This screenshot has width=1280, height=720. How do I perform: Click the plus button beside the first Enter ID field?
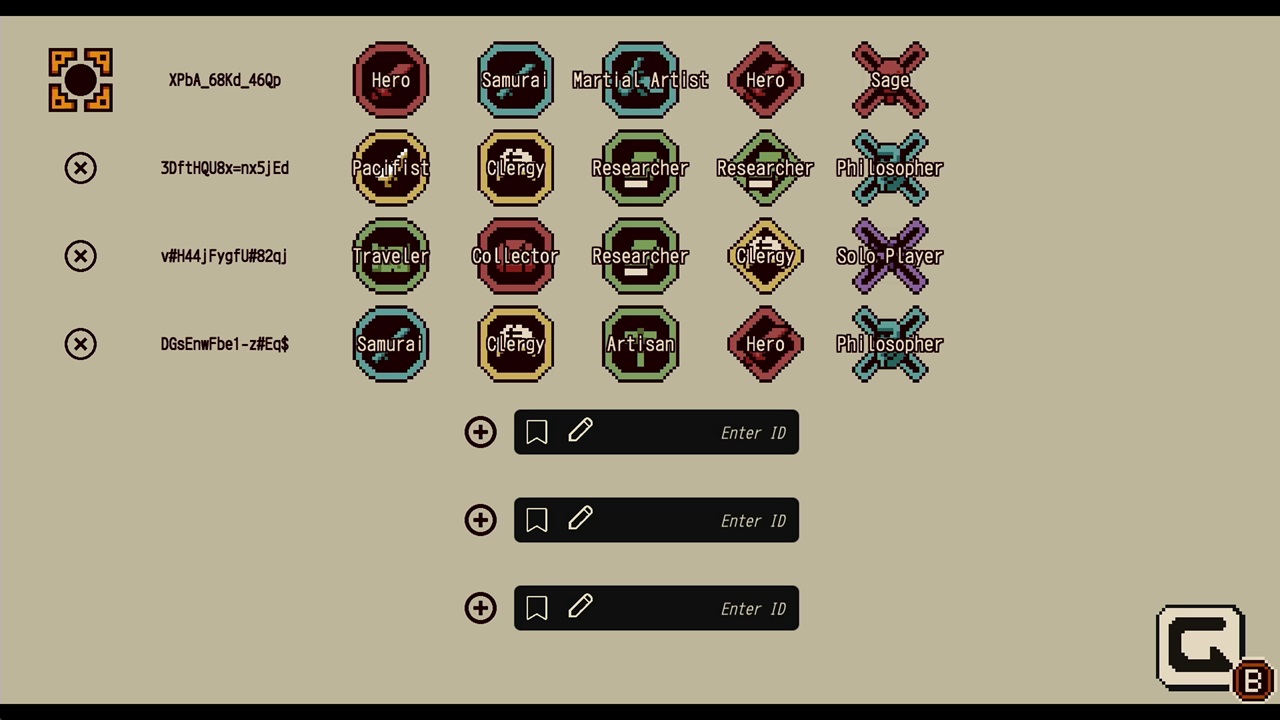480,432
